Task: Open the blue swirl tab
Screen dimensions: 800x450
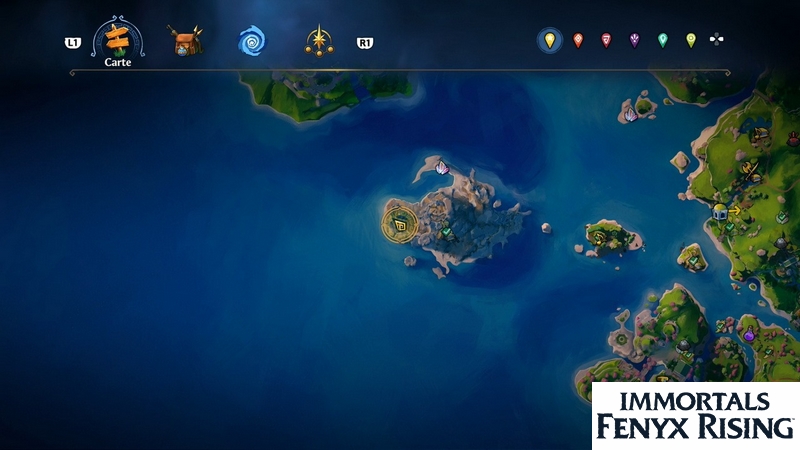Action: [251, 42]
